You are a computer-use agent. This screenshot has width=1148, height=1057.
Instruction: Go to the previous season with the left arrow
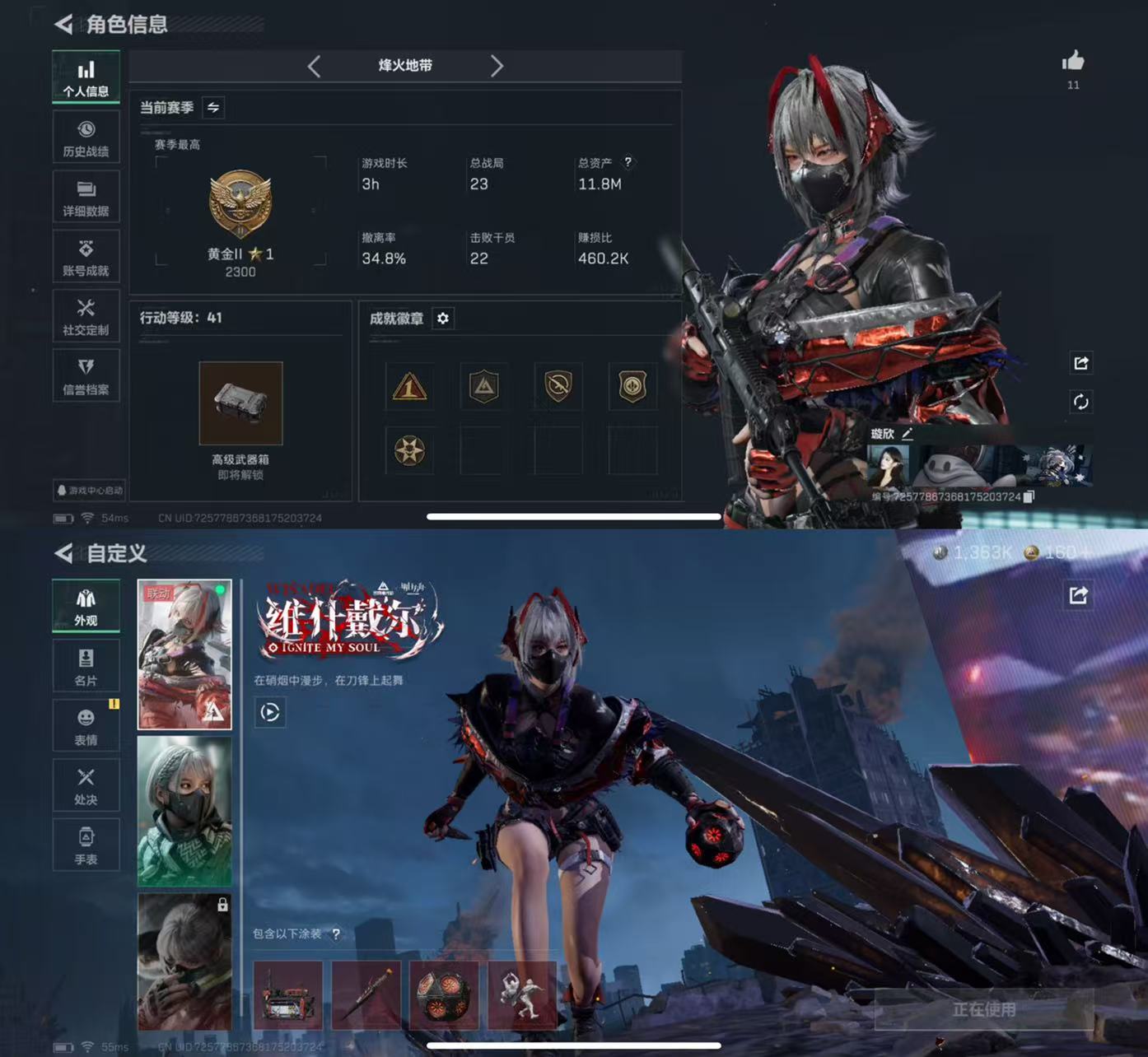tap(315, 67)
